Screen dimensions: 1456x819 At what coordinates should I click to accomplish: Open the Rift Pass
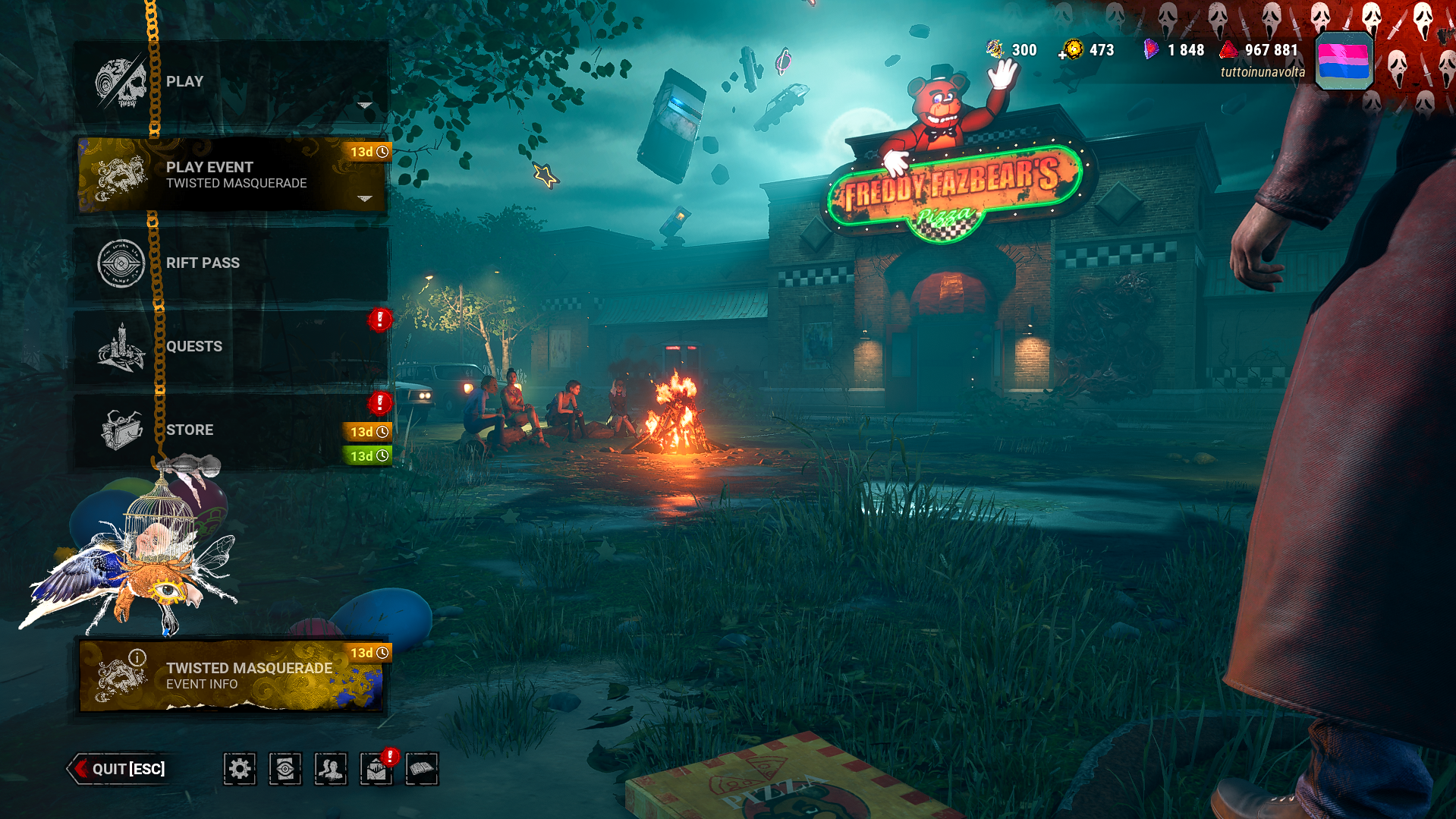tap(231, 263)
